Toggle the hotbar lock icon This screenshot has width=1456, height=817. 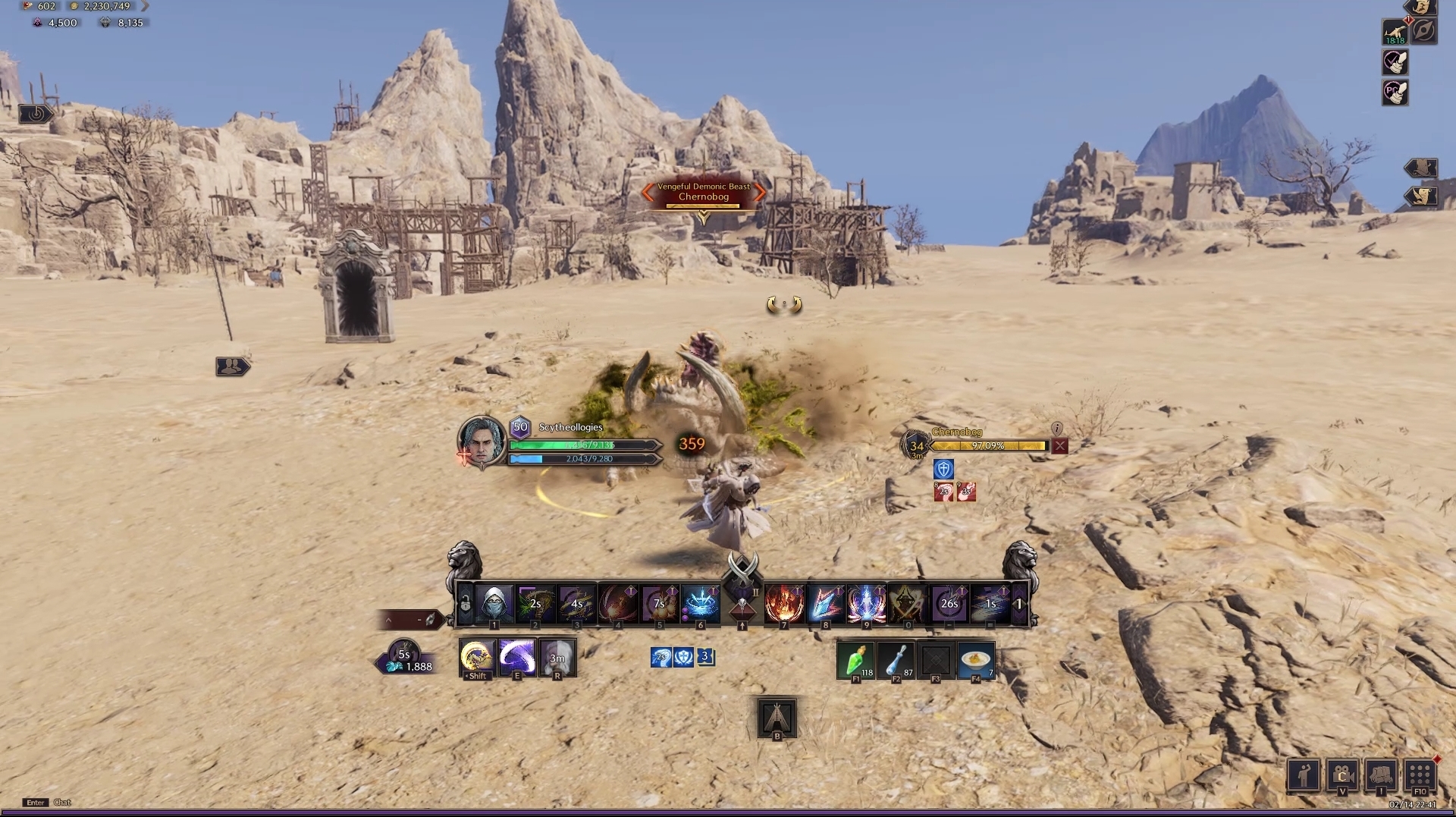point(465,605)
